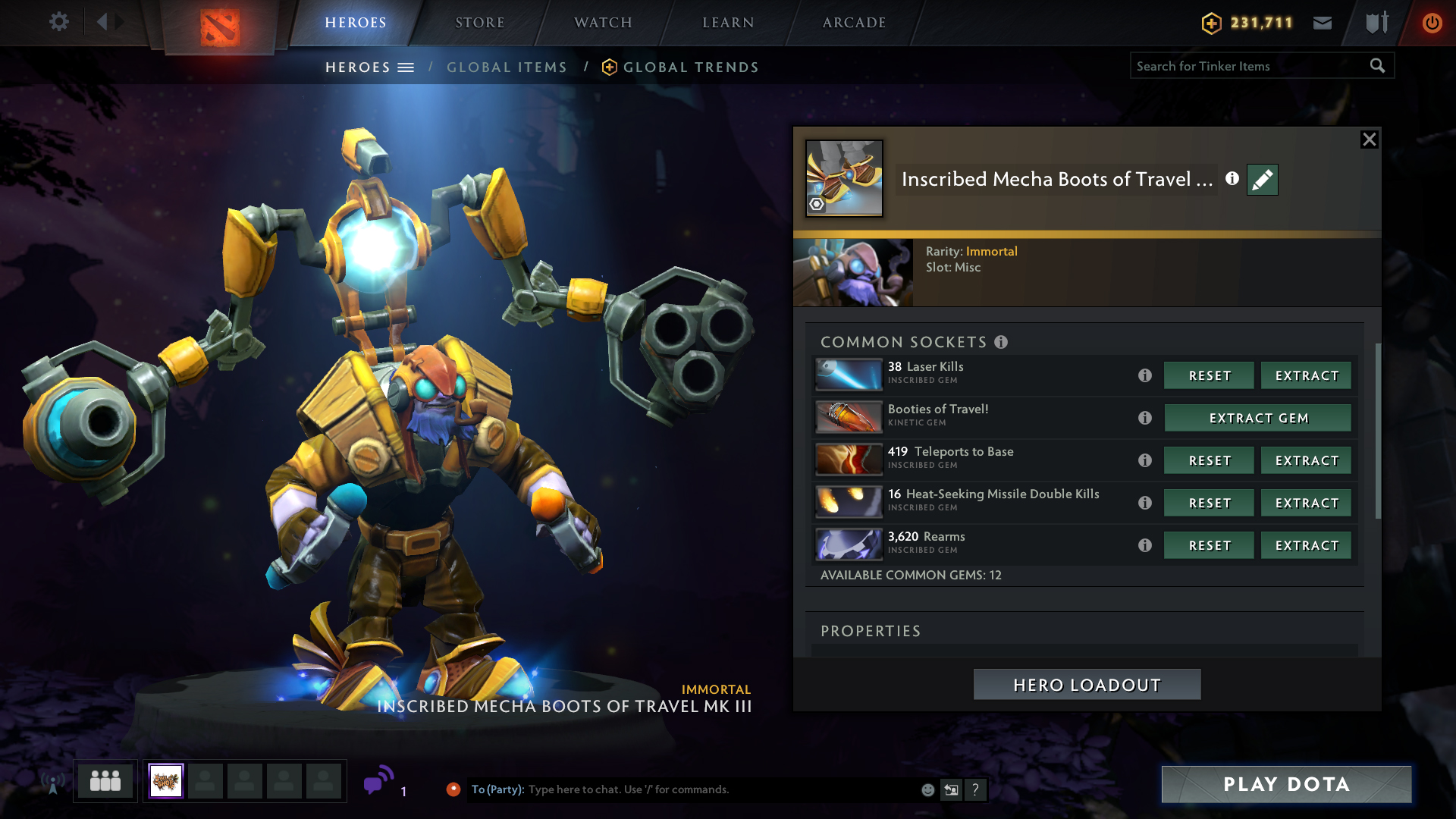Extract the Booties of Travel kinetic gem
This screenshot has height=819, width=1456.
[1257, 419]
